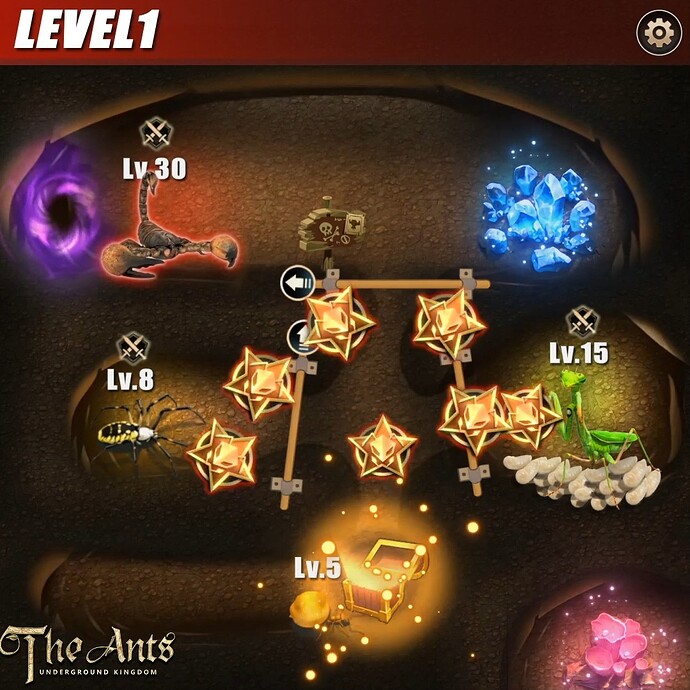
Task: Open the gear settings menu
Action: pos(658,34)
